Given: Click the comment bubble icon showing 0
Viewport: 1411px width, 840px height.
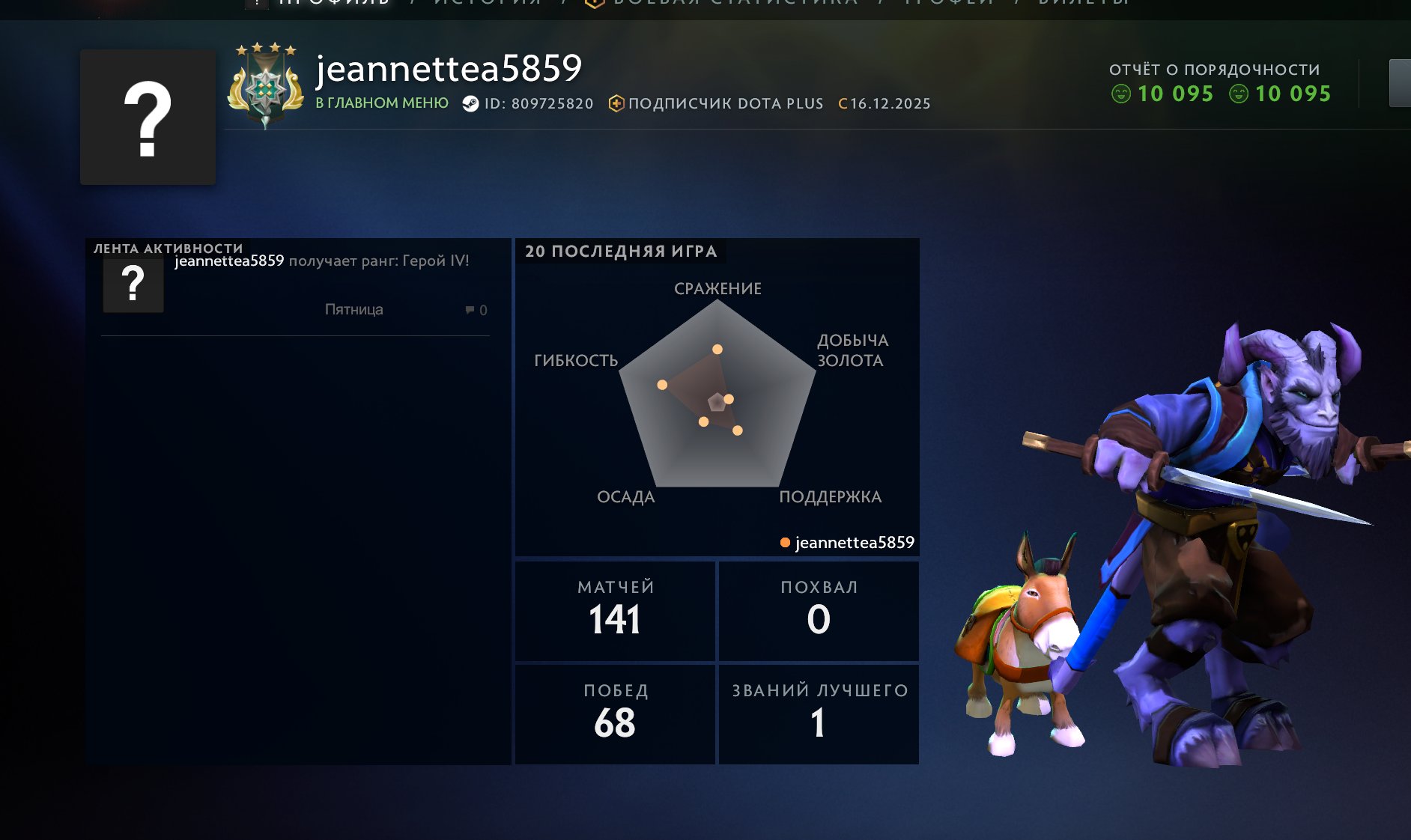Looking at the screenshot, I should pos(470,309).
